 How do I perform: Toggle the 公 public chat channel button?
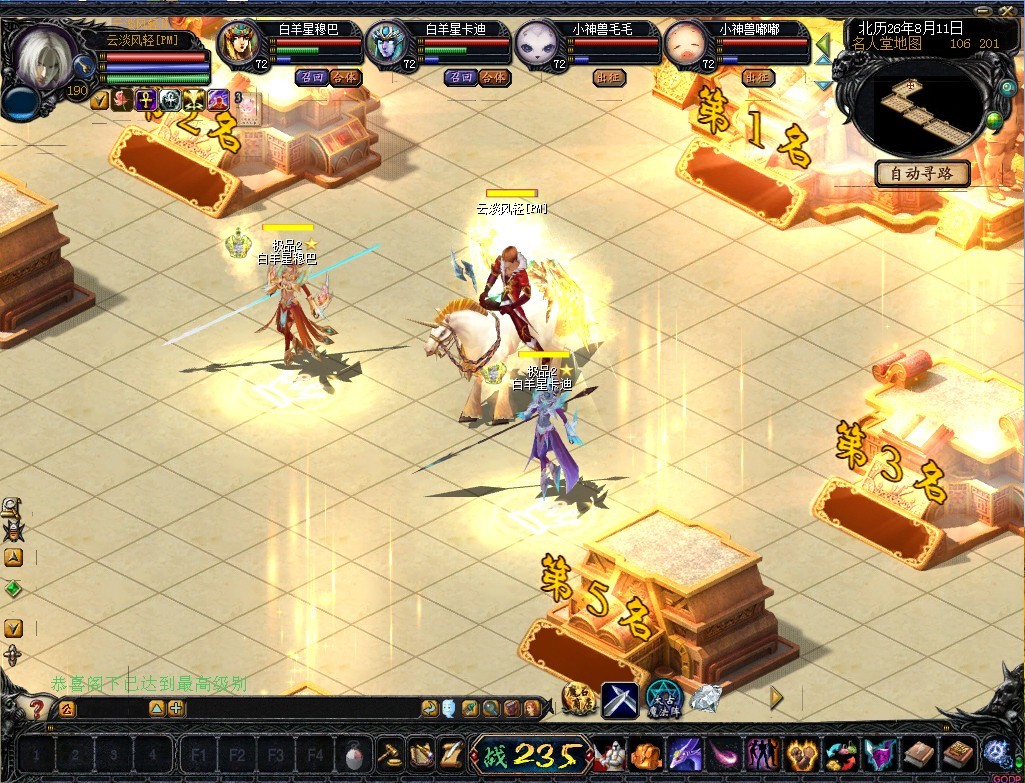(x=66, y=709)
